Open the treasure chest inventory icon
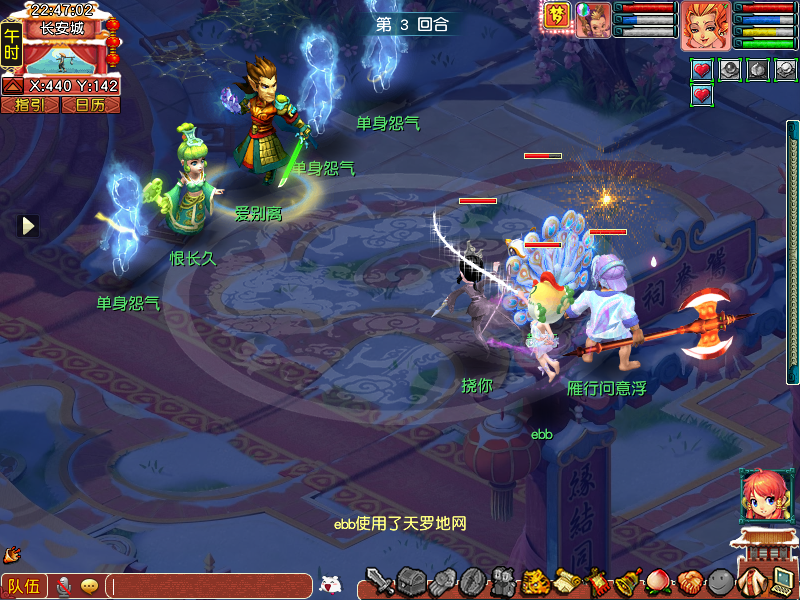This screenshot has width=800, height=600. tap(410, 580)
